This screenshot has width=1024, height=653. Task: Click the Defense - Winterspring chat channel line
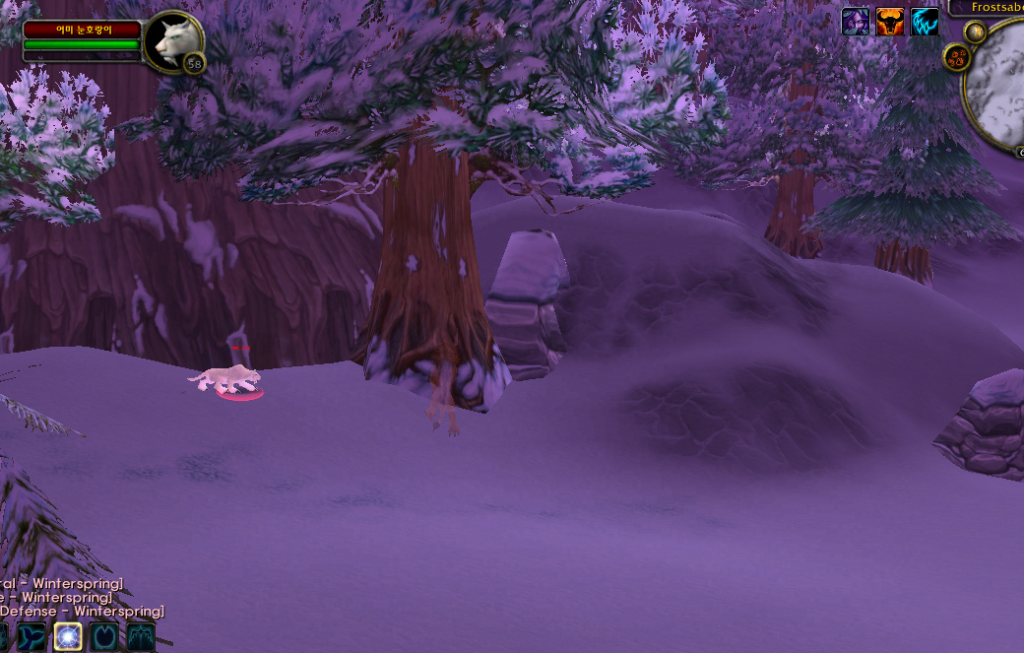click(80, 611)
